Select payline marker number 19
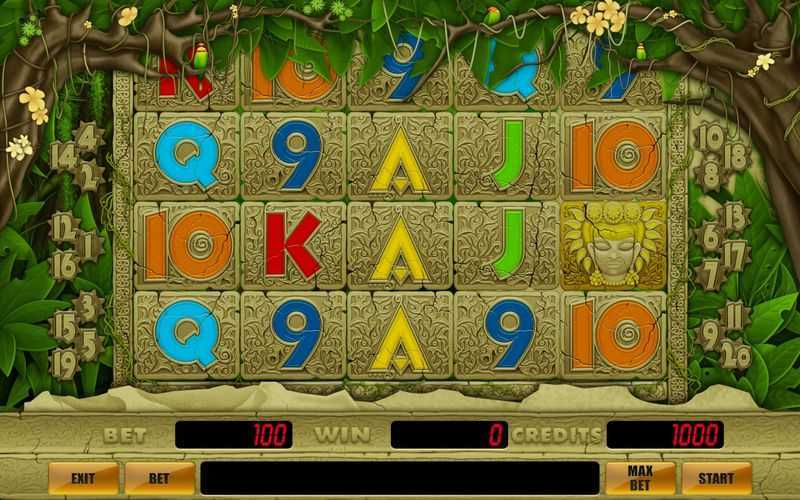Image resolution: width=800 pixels, height=500 pixels. (x=65, y=362)
